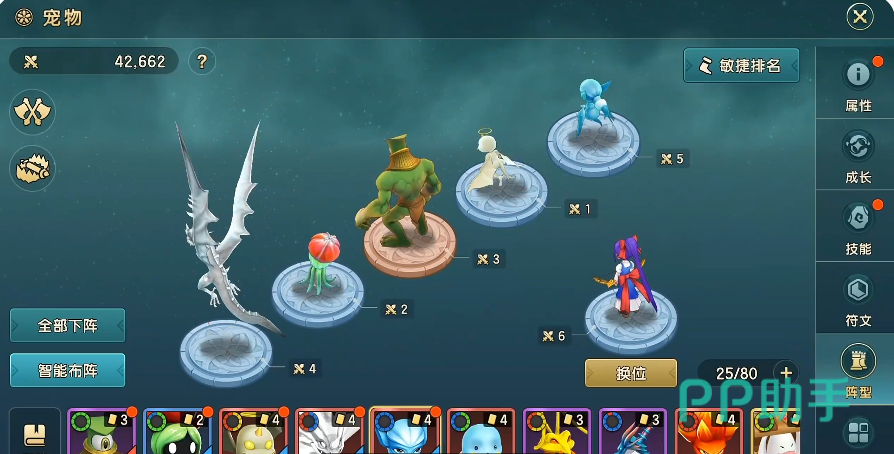The image size is (894, 454).
Task: Remove all pets with 全部下阵
Action: pos(67,326)
